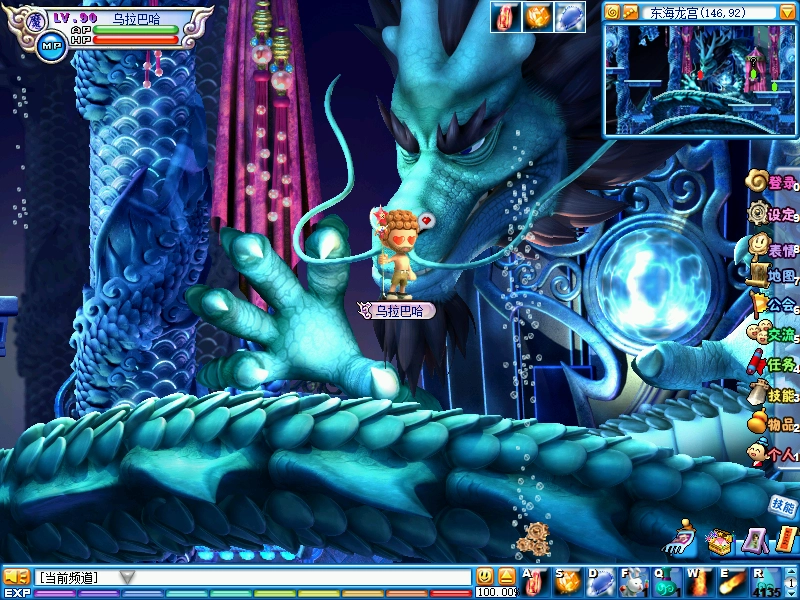This screenshot has height=600, width=800.
Task: Activate the orange crystal skill in slot S
Action: click(568, 580)
